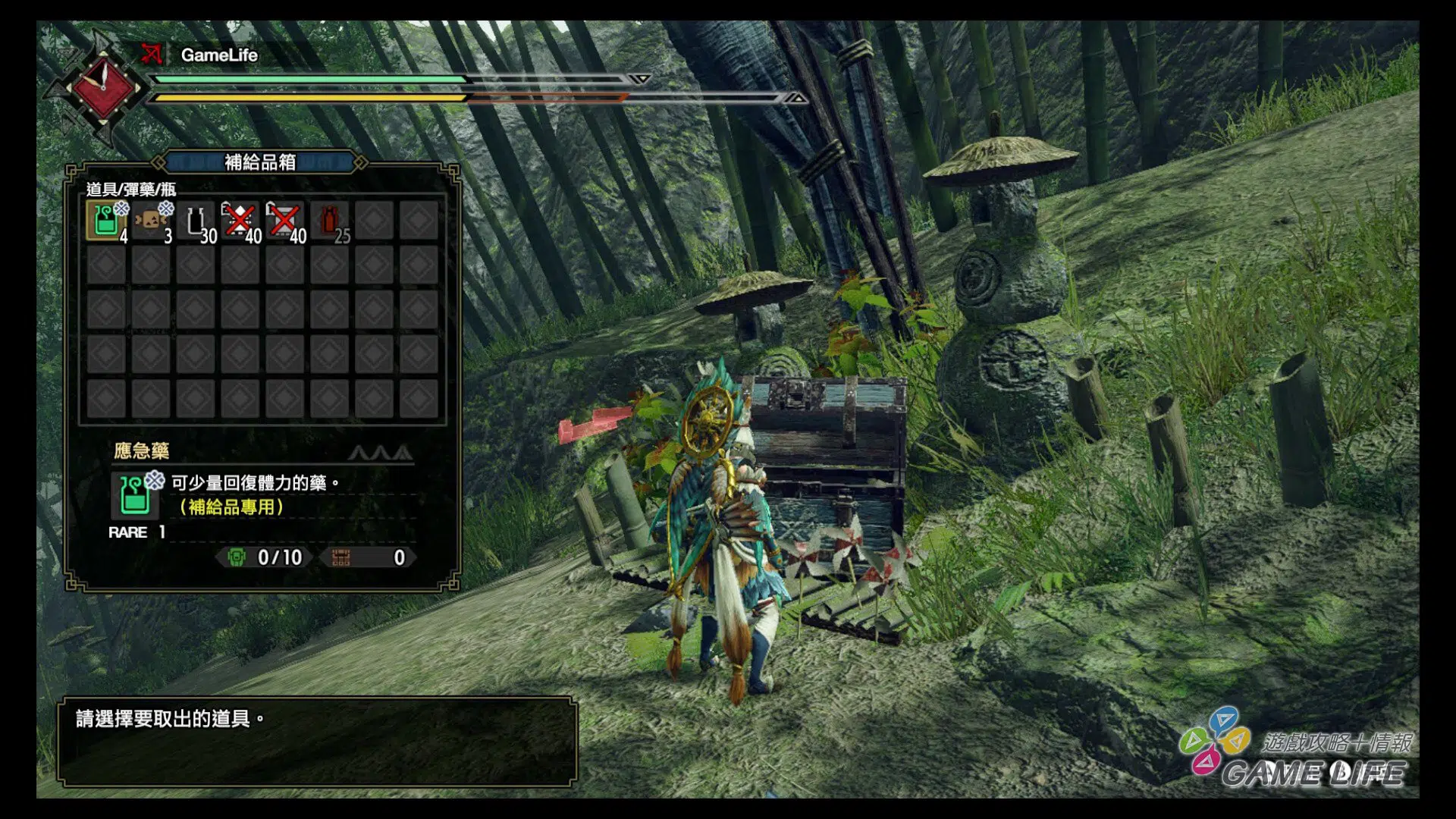Select the red coating bottle slot
Screen dimensions: 1456x819
[330, 221]
